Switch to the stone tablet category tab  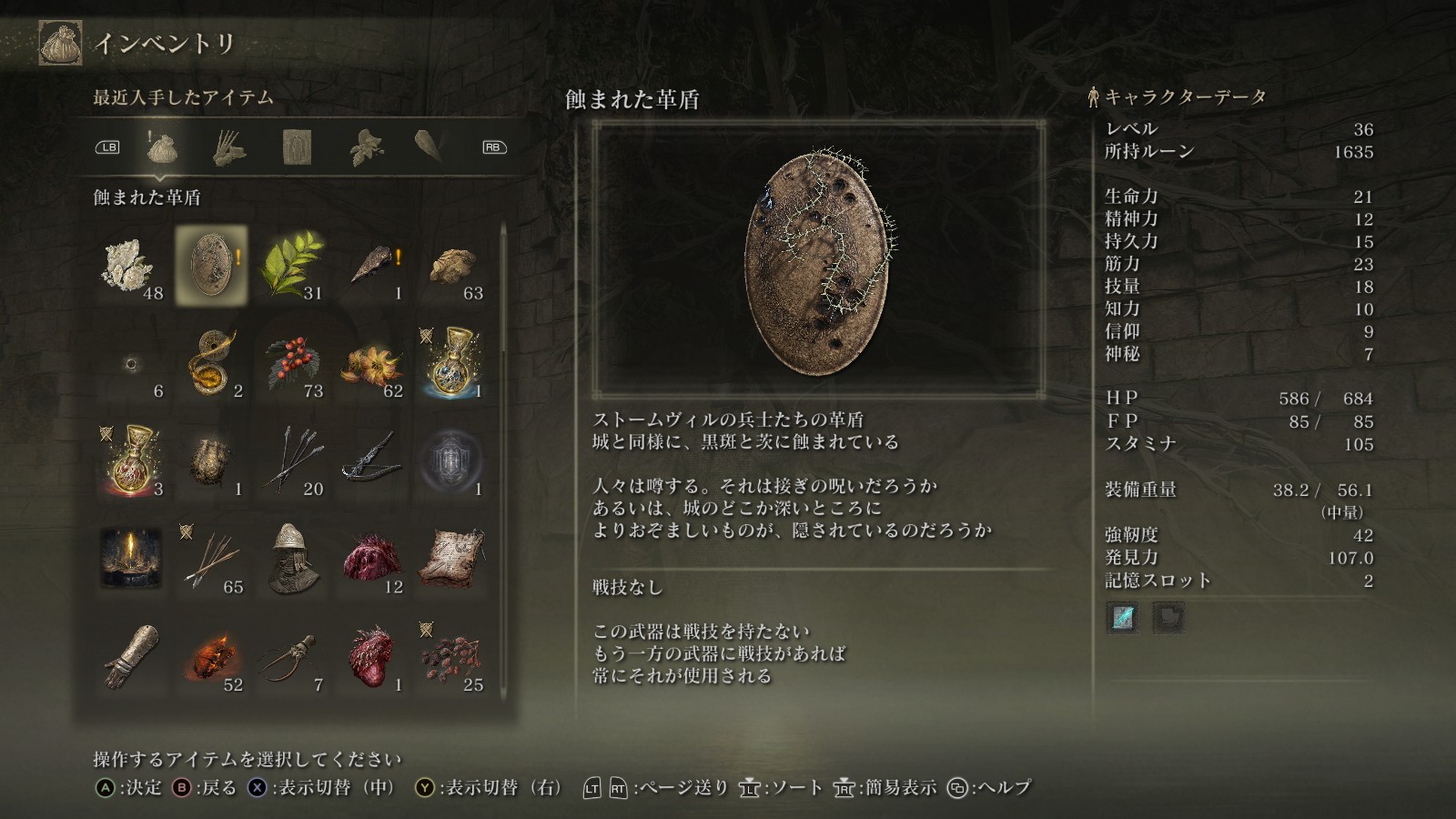[298, 147]
